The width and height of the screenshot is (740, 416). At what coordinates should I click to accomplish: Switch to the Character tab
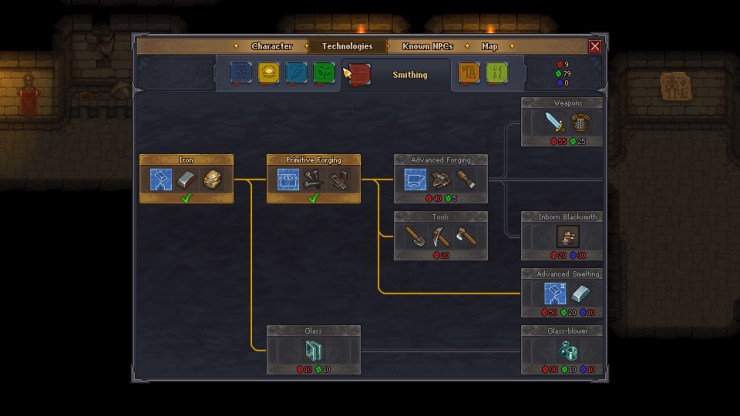pyautogui.click(x=271, y=46)
